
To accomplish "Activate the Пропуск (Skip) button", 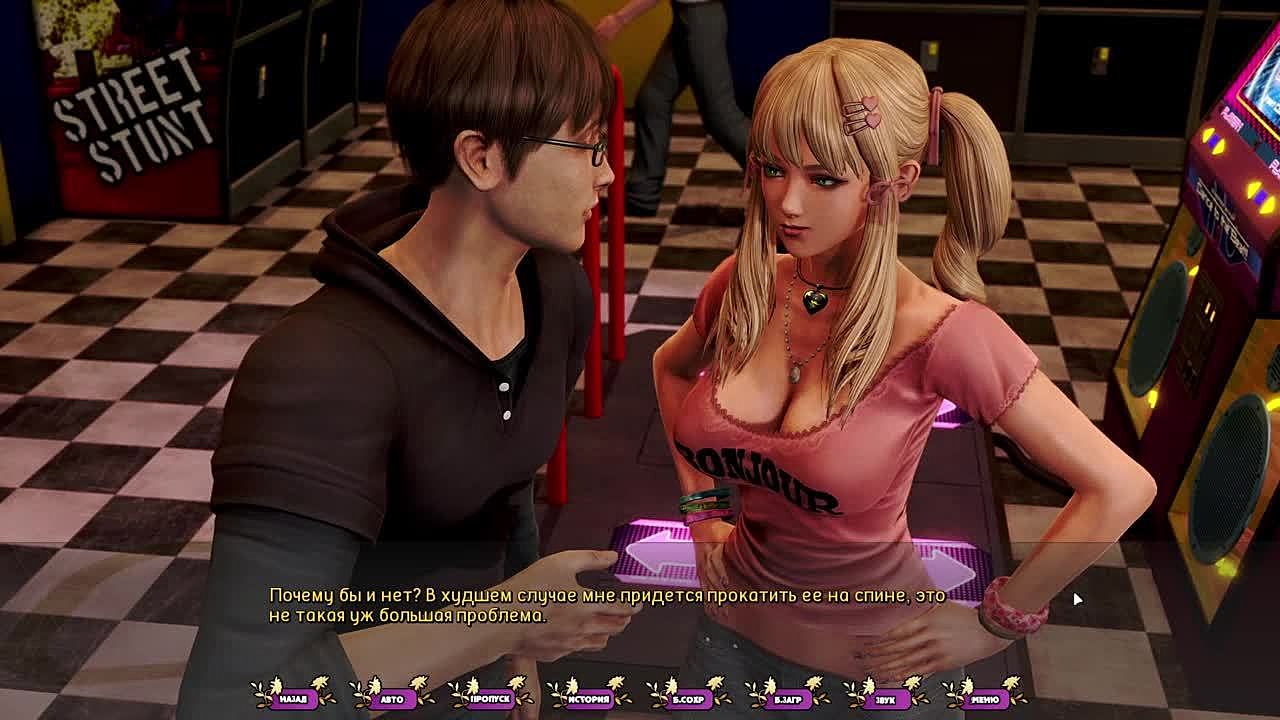I will point(491,698).
